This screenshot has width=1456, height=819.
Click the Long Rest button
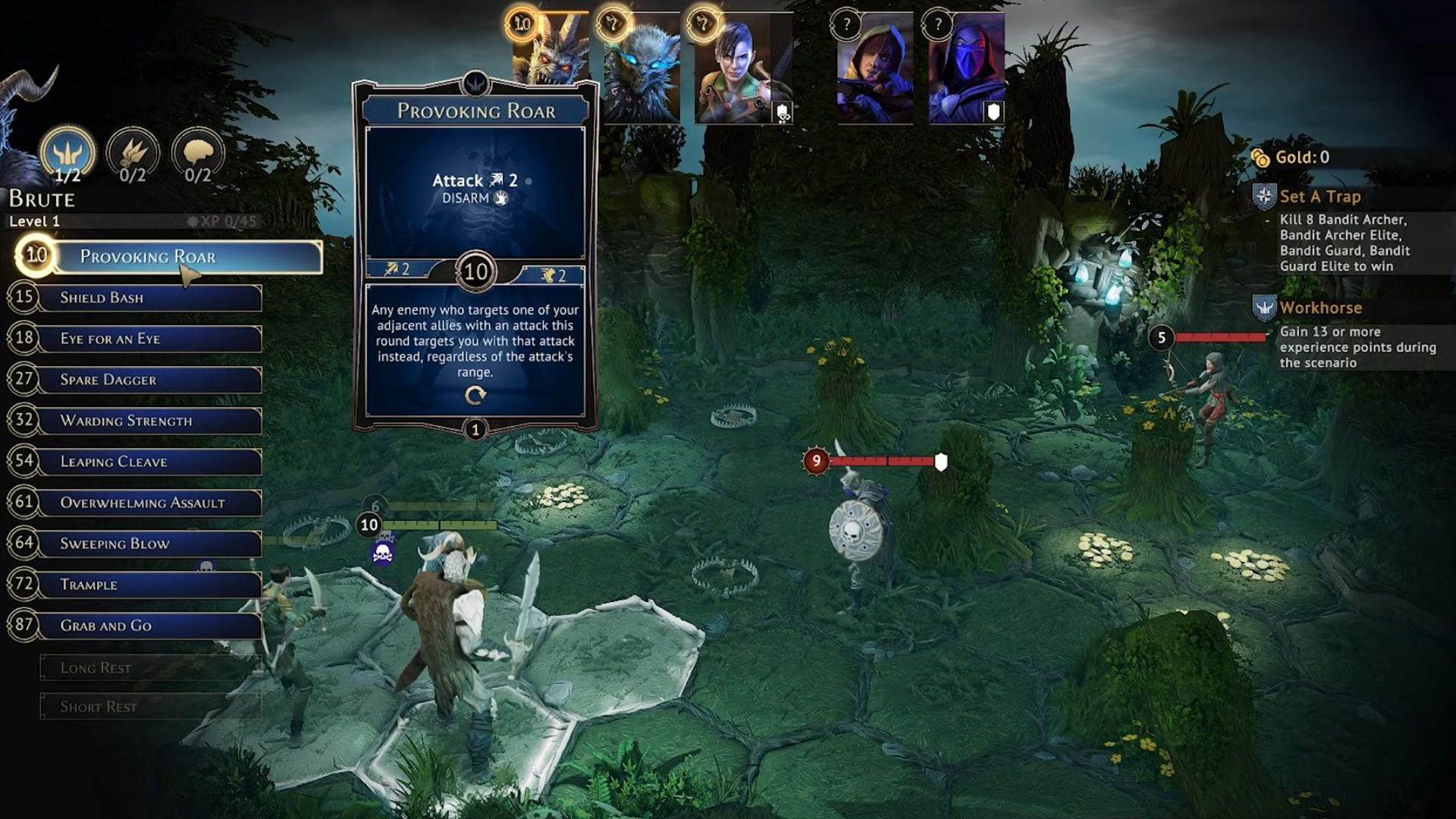tap(150, 668)
